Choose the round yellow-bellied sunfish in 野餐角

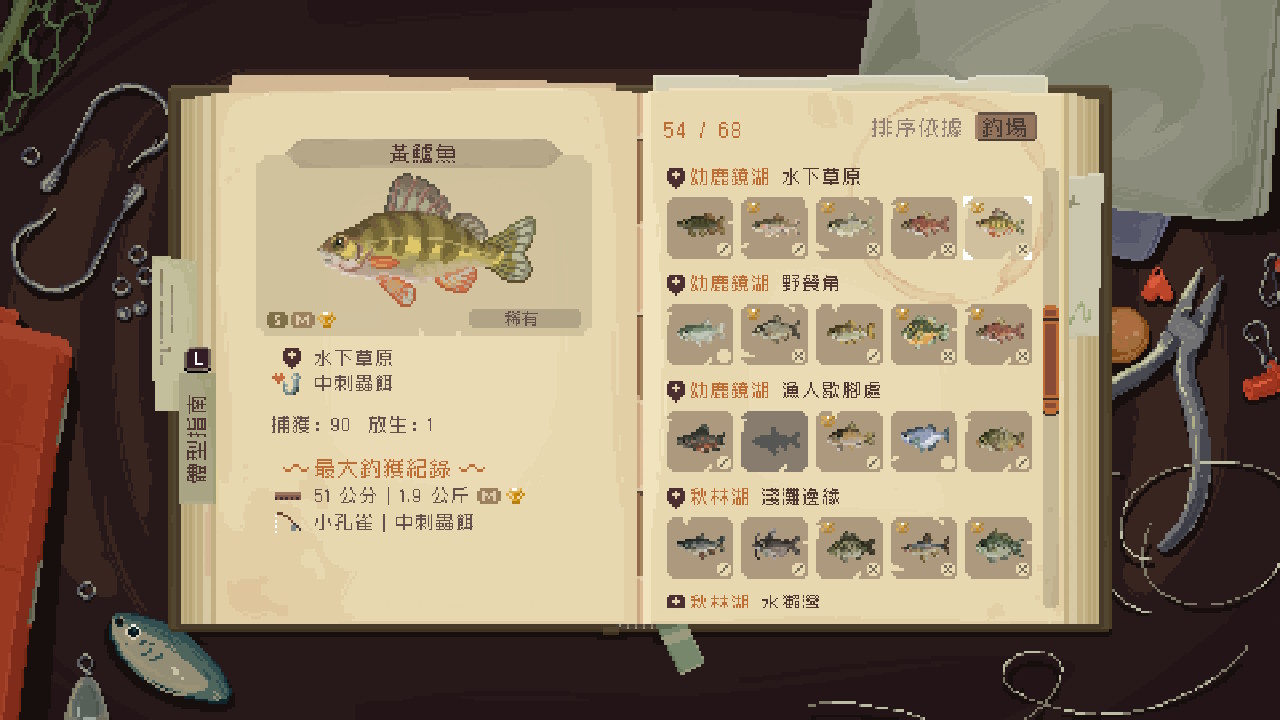923,334
